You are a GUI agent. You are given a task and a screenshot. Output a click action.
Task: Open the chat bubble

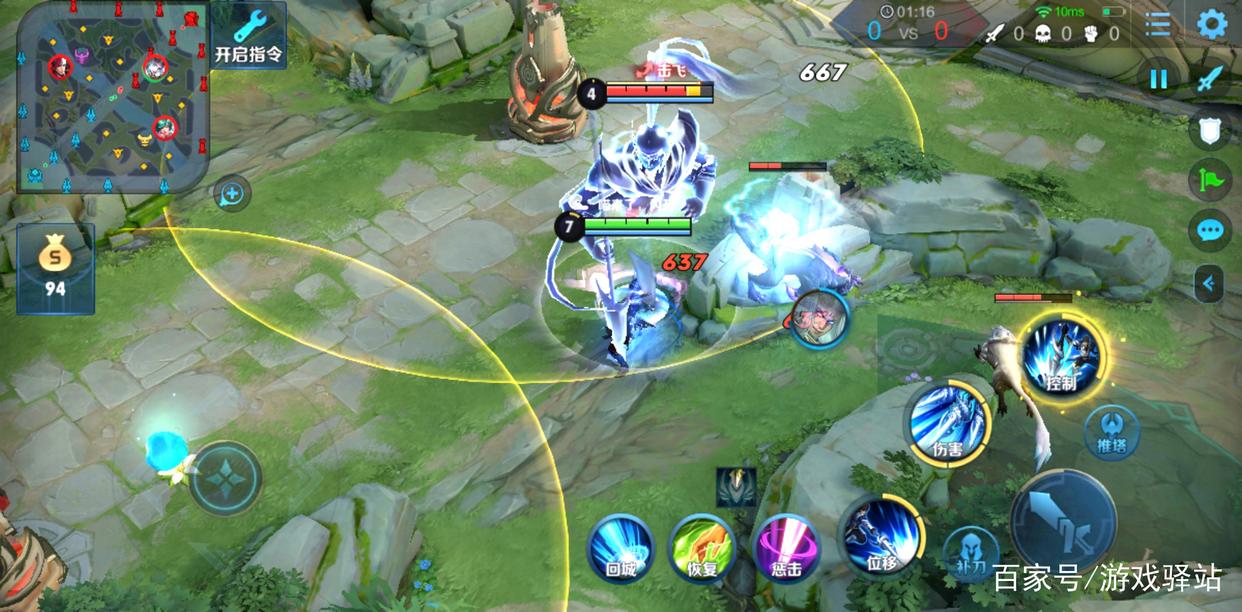coord(1210,231)
